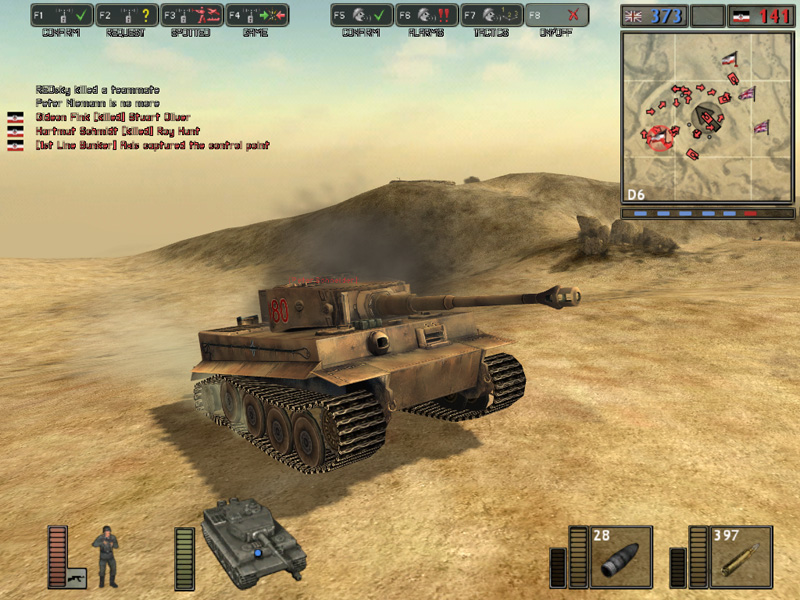The width and height of the screenshot is (800, 600).
Task: Switch to the machine gun bullet slot
Action: (741, 557)
